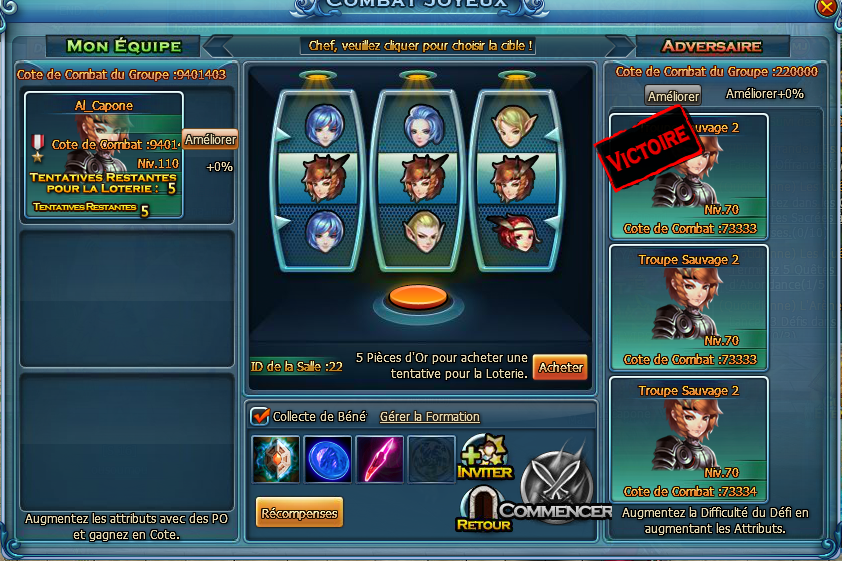The image size is (842, 561).
Task: Buy a lottery attempt with Acheter
Action: tap(560, 367)
